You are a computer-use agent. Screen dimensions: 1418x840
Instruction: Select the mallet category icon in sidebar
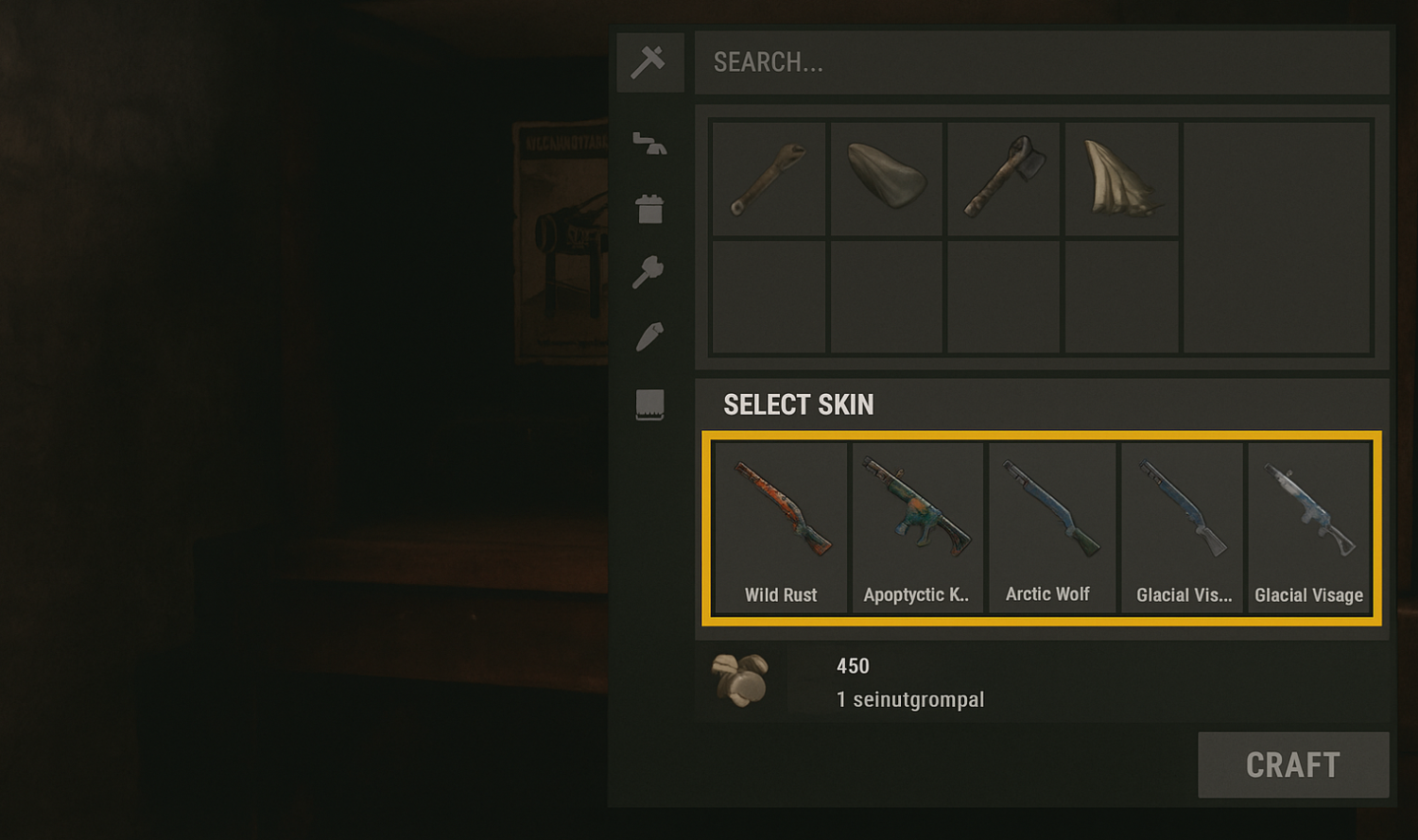coord(649,271)
